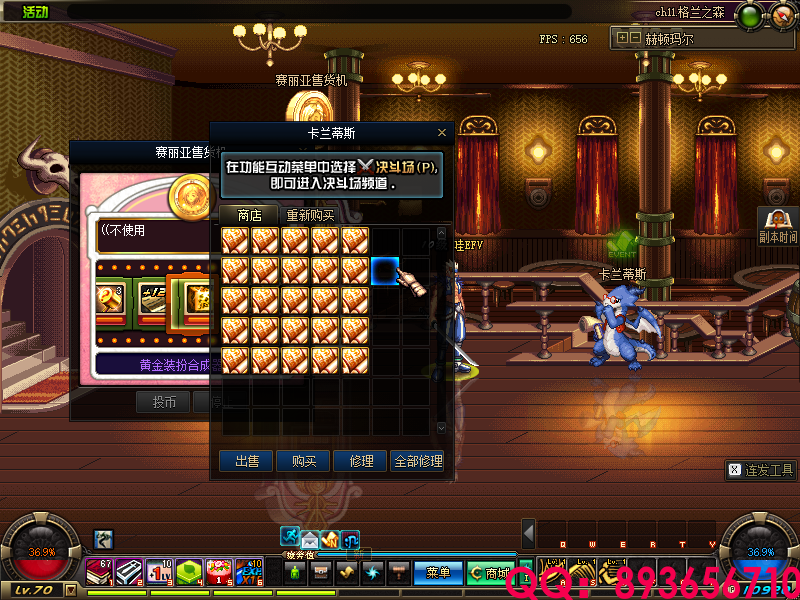The height and width of the screenshot is (600, 800).
Task: Expand the minimap with the plus button
Action: (623, 38)
